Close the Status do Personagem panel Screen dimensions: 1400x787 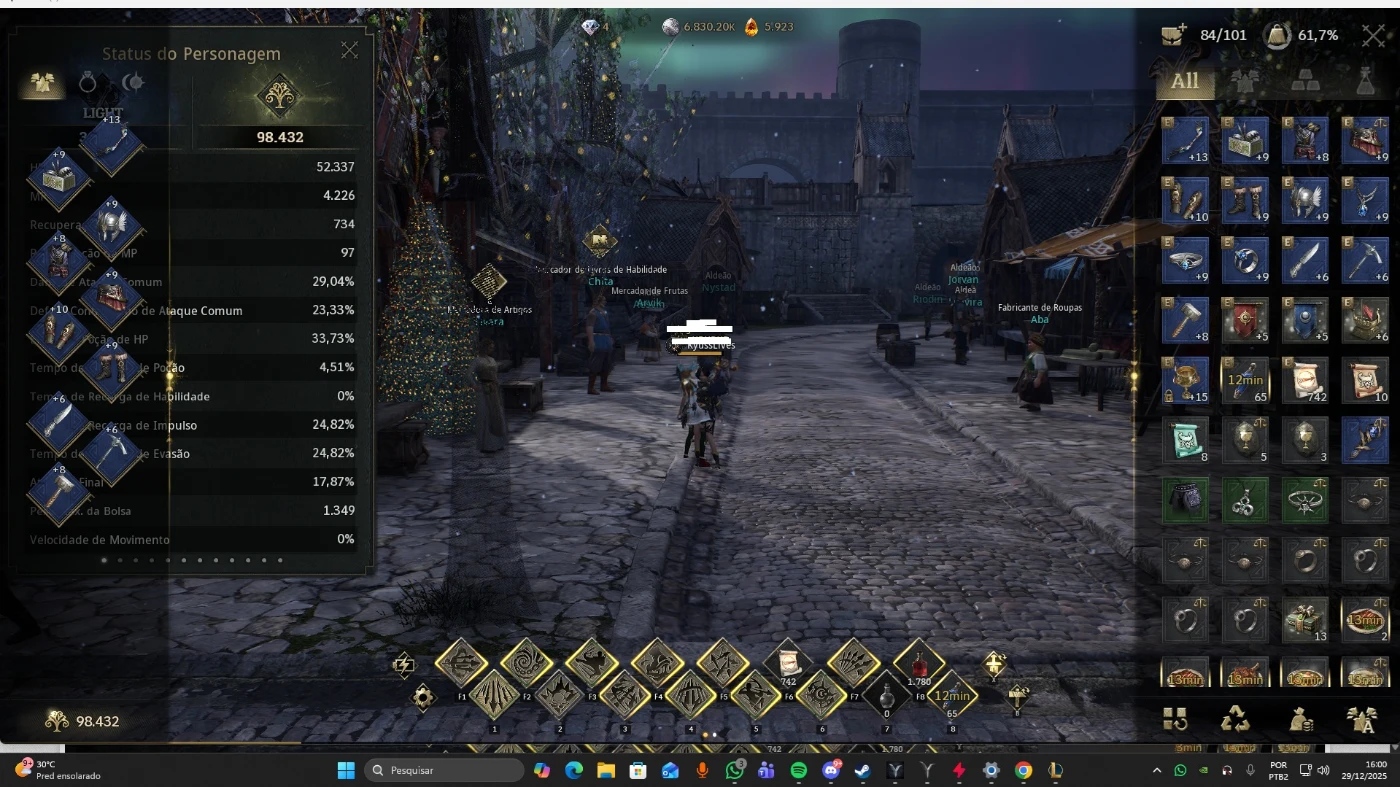[x=349, y=50]
